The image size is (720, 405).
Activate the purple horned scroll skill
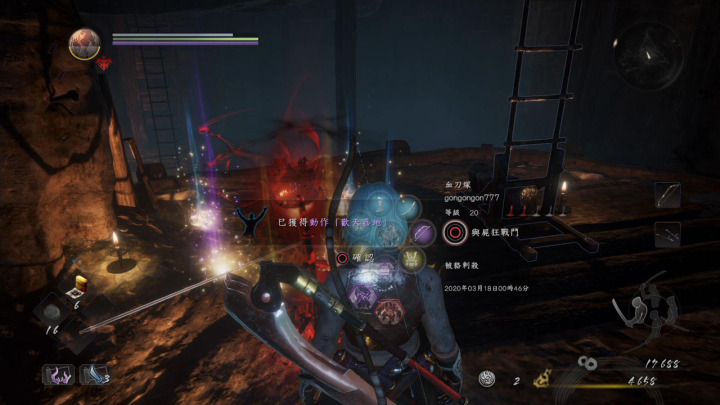click(58, 374)
